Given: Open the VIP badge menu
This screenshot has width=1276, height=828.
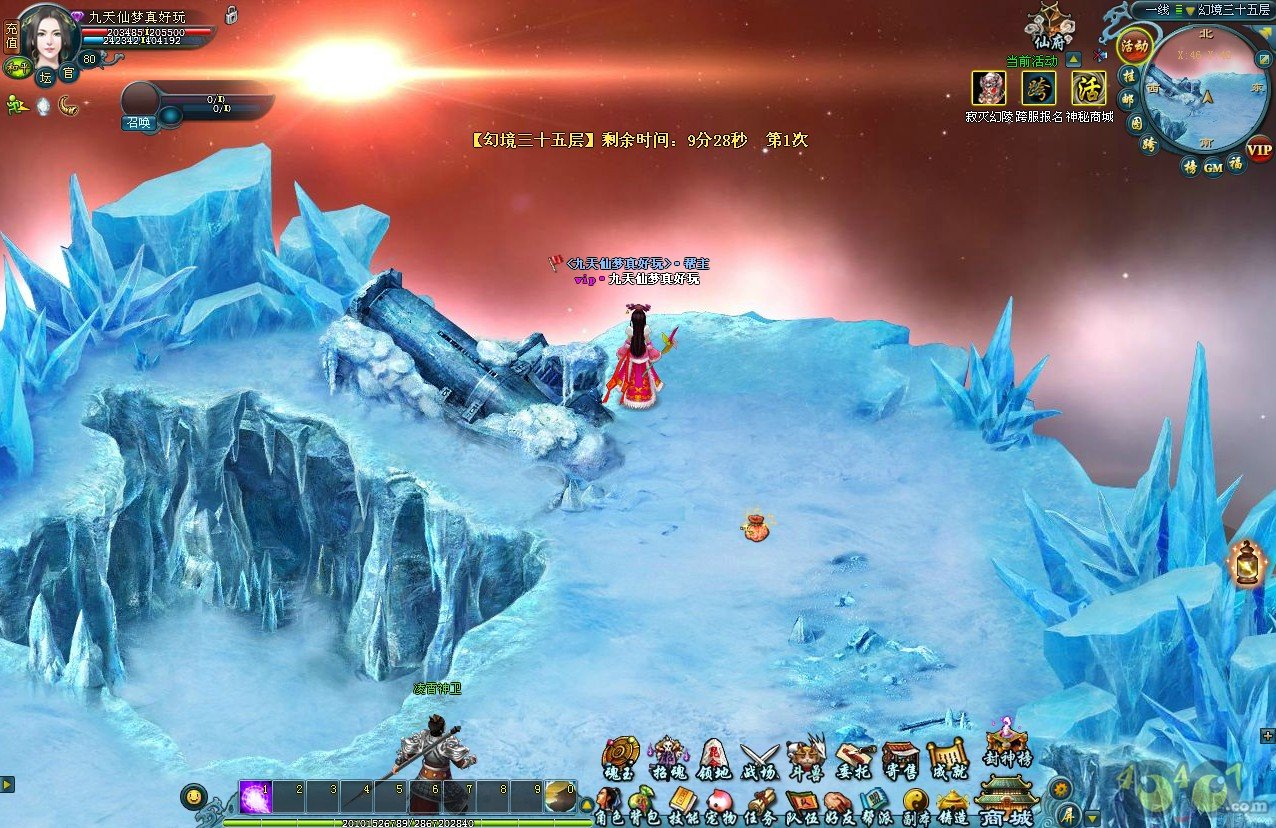Looking at the screenshot, I should [1260, 150].
